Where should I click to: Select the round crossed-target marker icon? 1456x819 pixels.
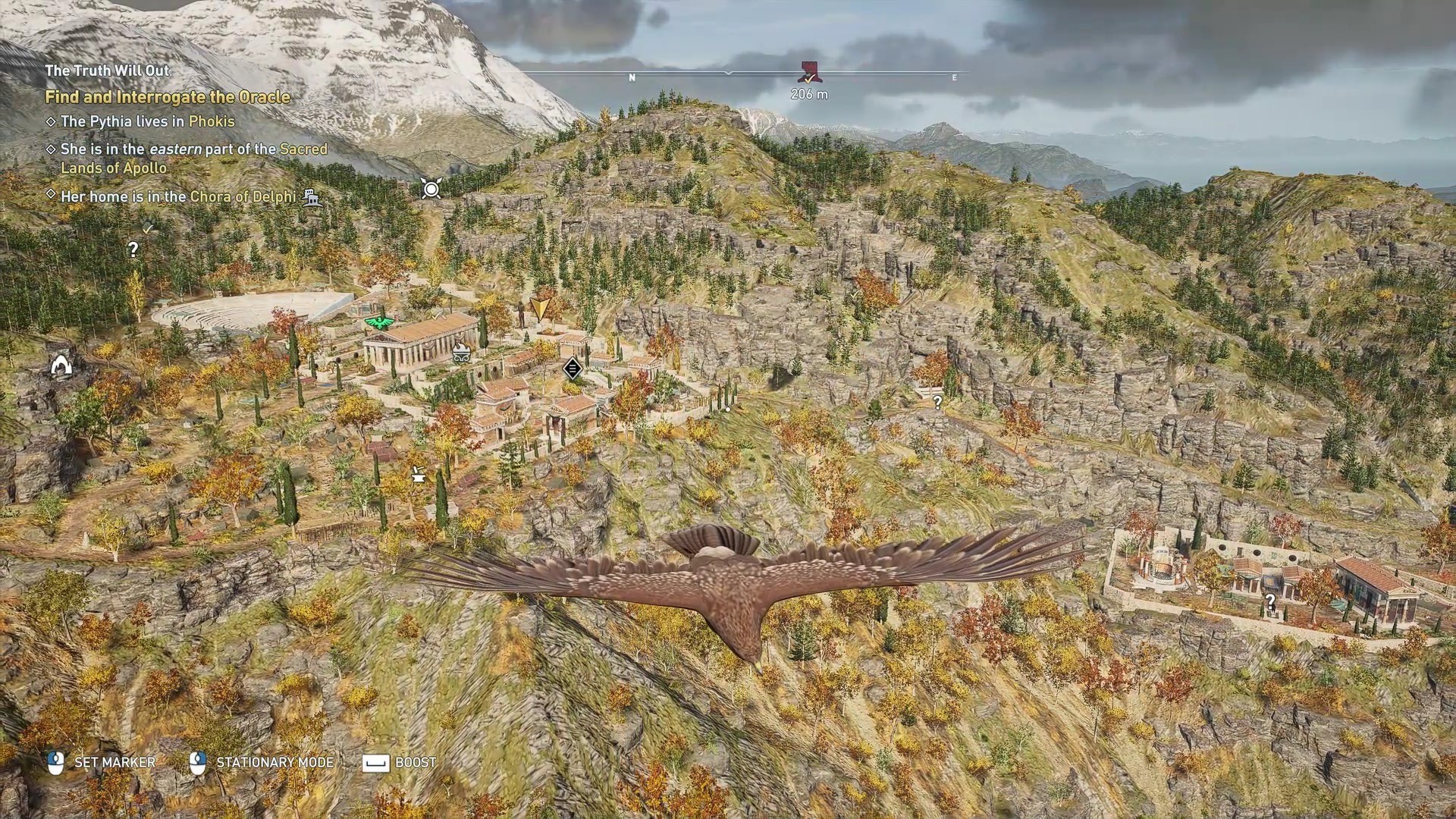coord(431,188)
